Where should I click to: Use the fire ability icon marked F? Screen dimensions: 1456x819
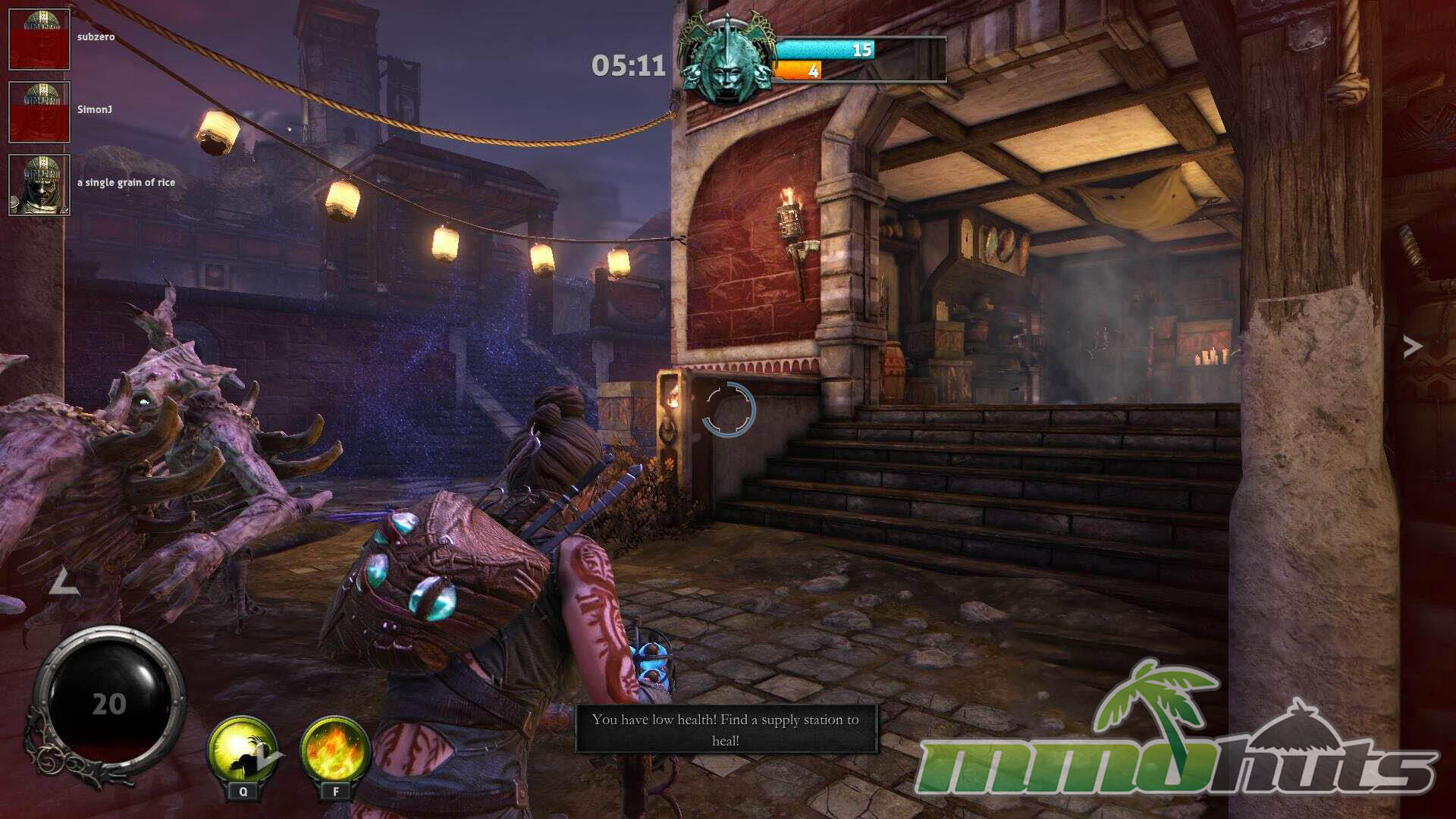334,751
